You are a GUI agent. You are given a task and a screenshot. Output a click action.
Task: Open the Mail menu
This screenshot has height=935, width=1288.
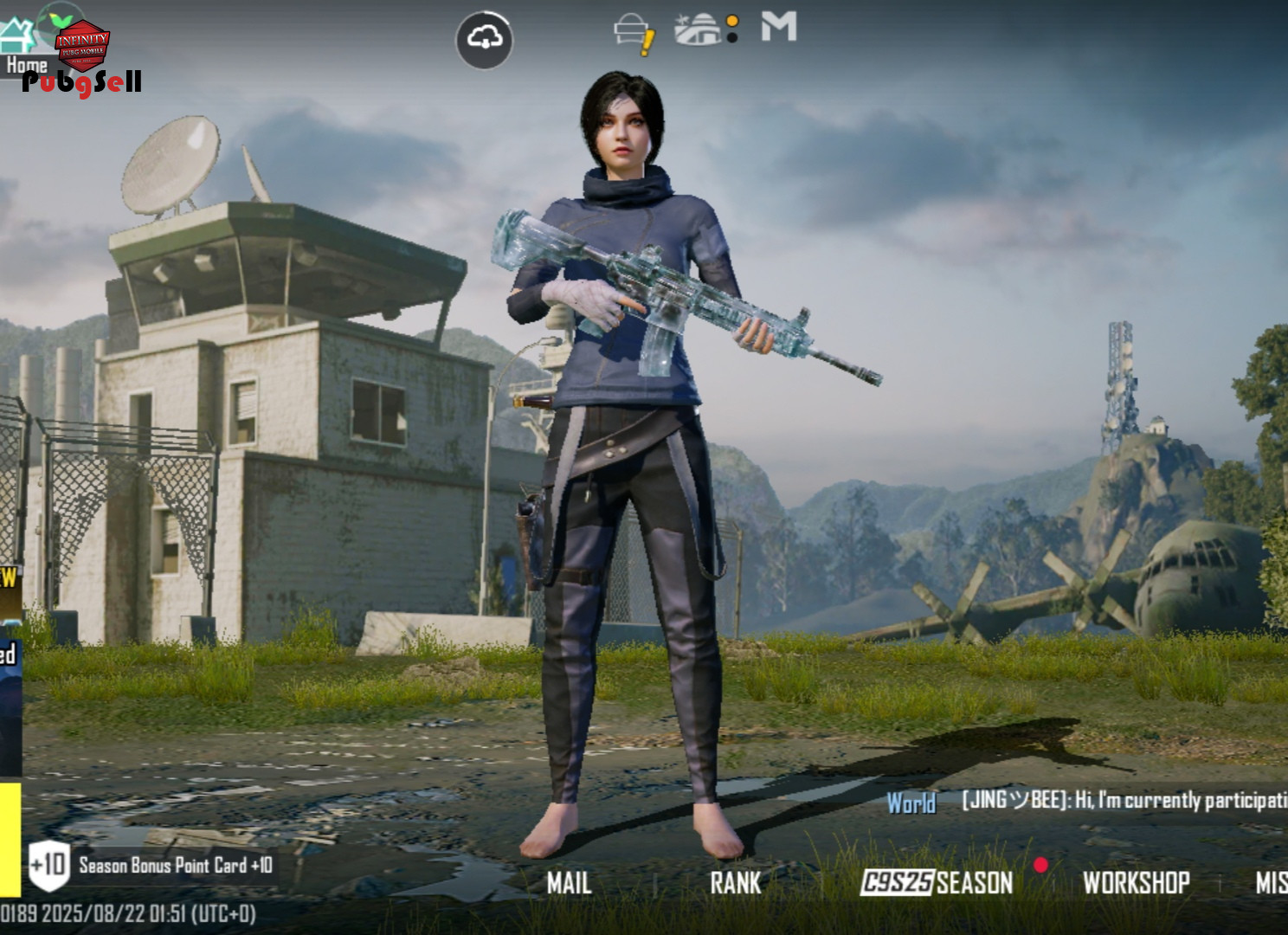569,882
